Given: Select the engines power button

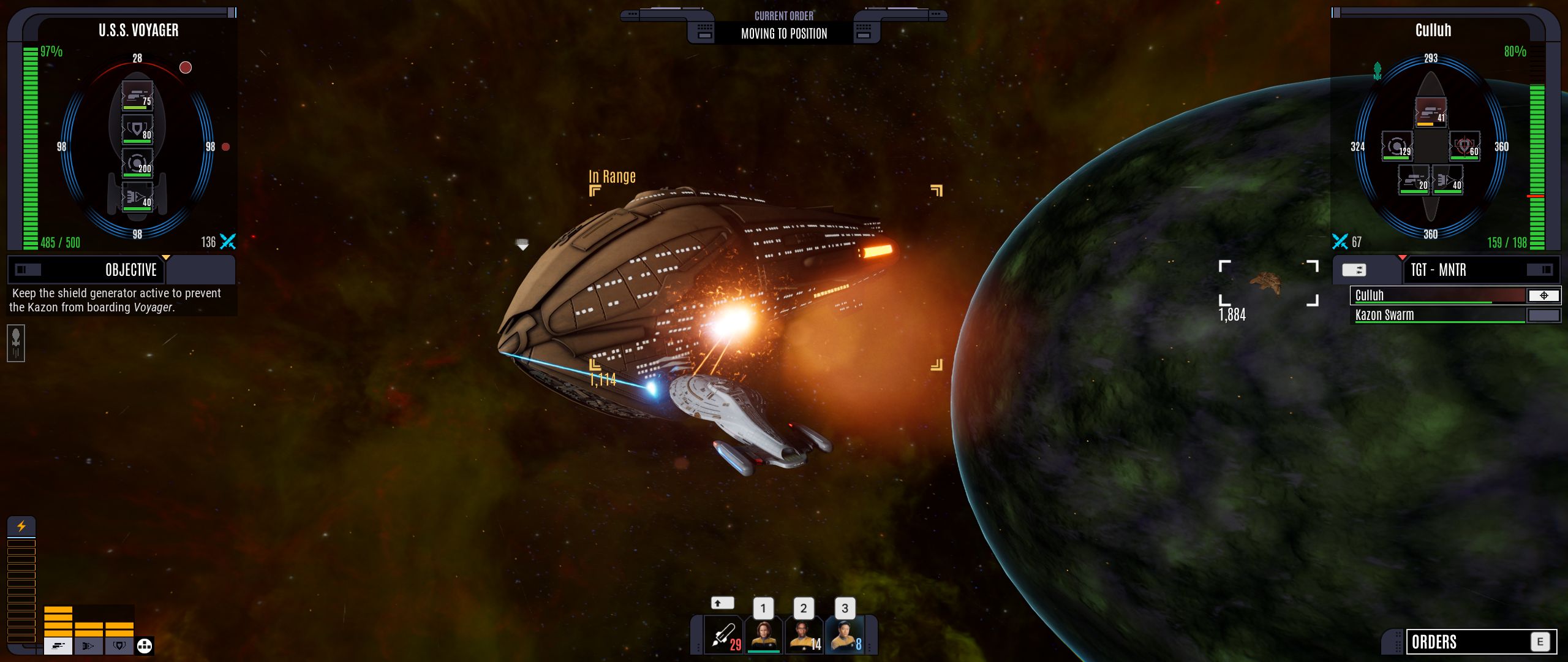Looking at the screenshot, I should (x=89, y=645).
